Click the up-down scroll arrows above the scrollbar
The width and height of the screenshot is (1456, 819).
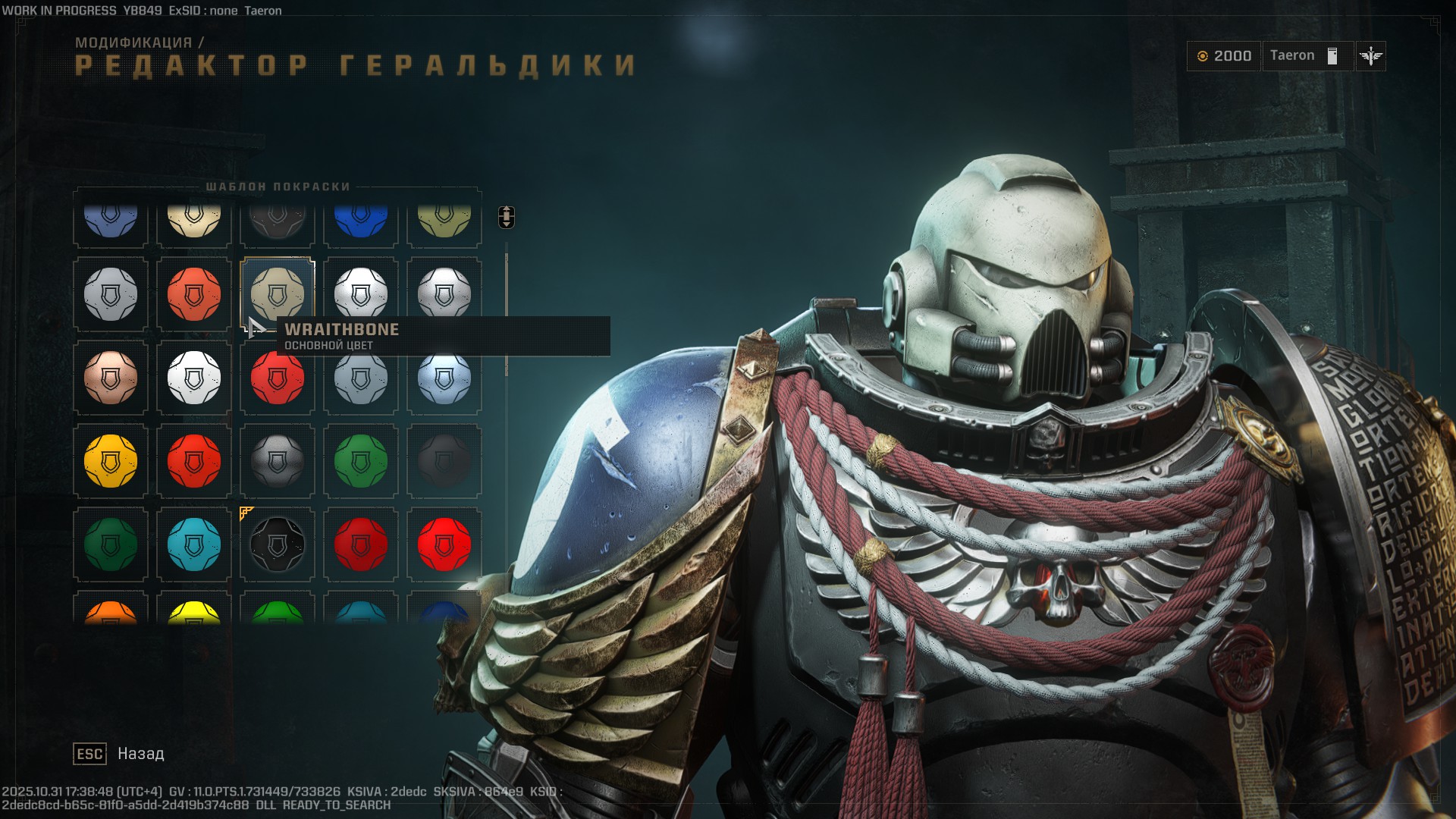coord(507,218)
